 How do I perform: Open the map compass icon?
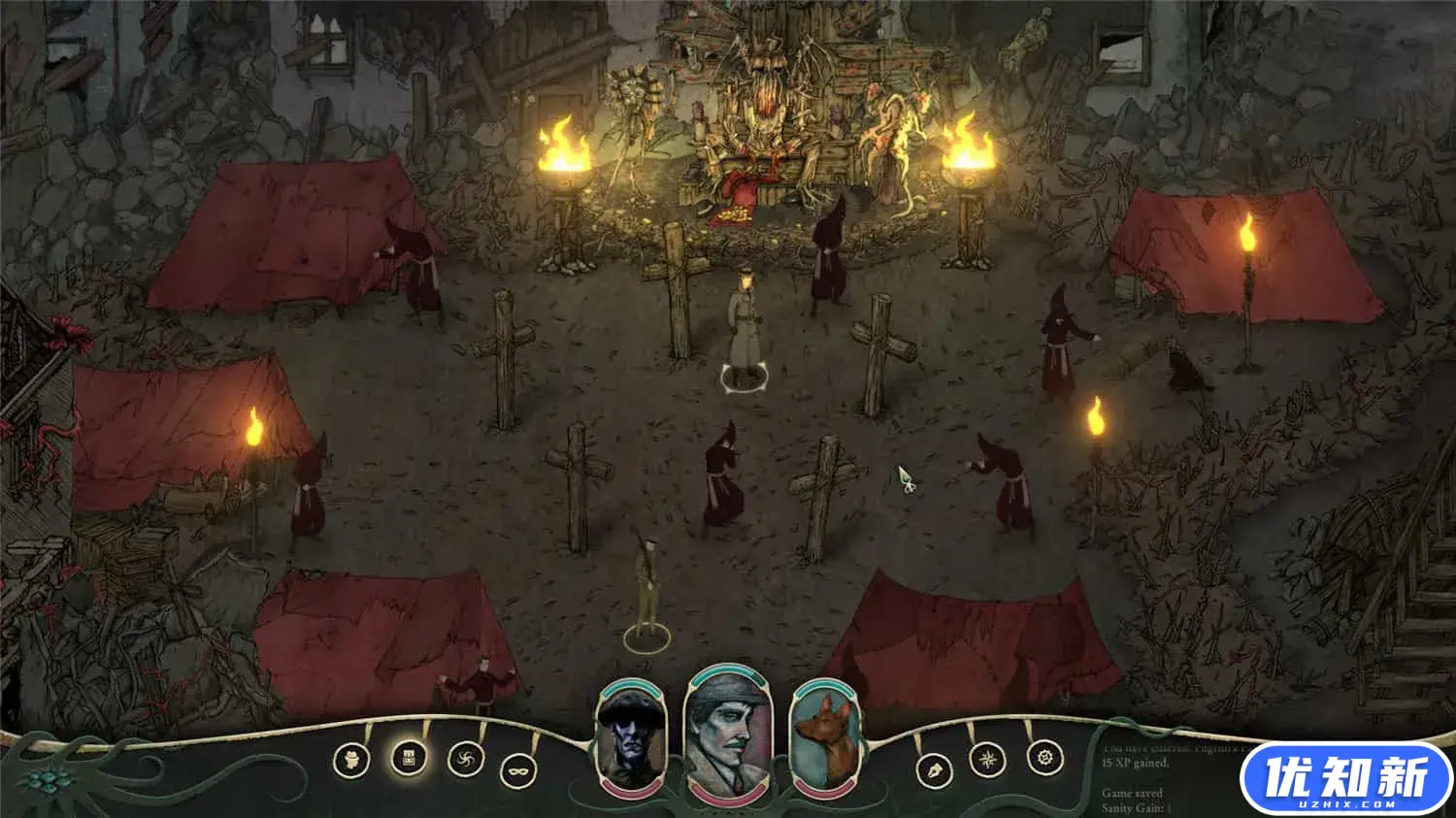pyautogui.click(x=988, y=759)
